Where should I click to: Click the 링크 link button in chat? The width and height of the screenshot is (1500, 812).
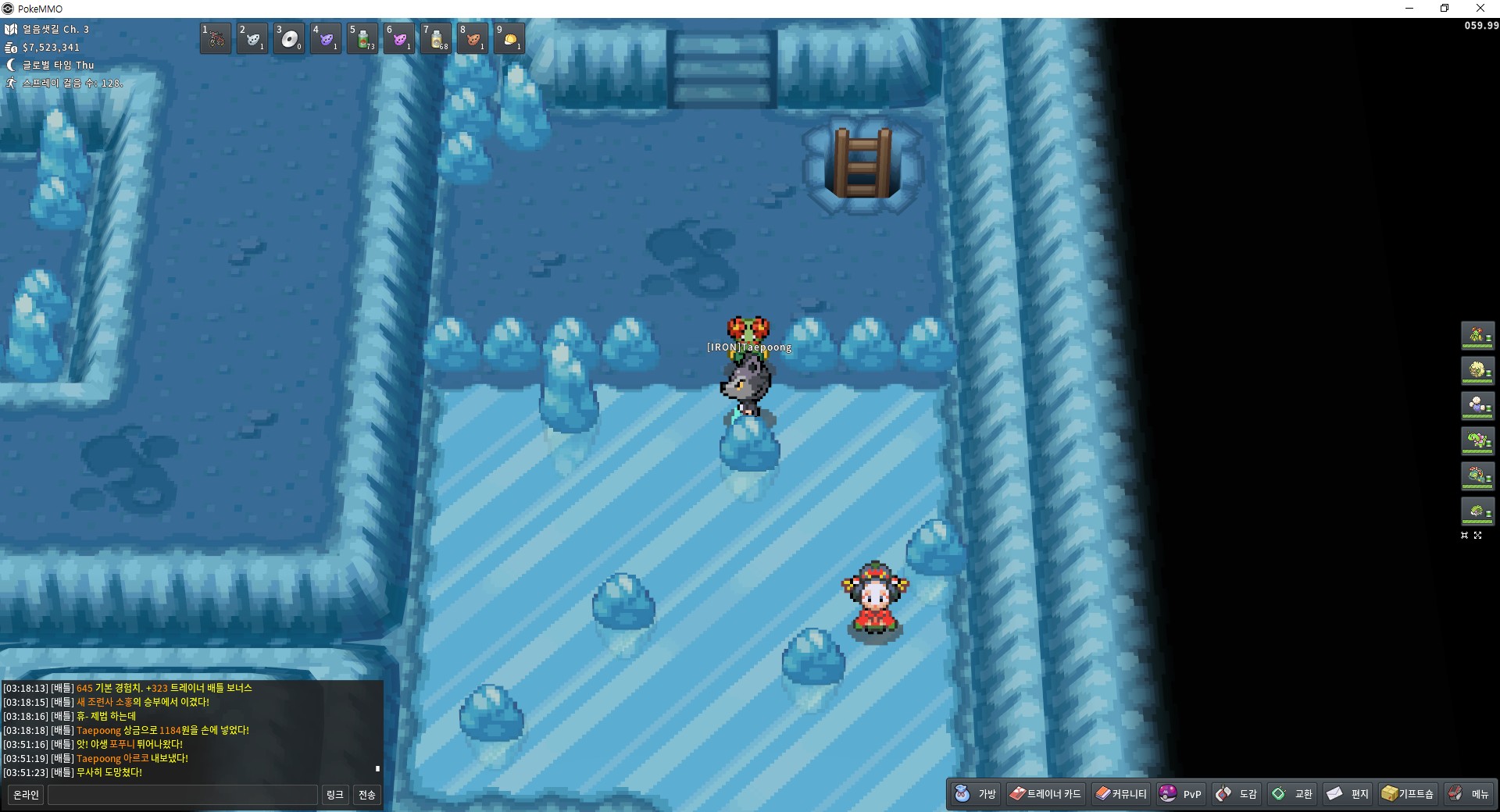[x=334, y=795]
